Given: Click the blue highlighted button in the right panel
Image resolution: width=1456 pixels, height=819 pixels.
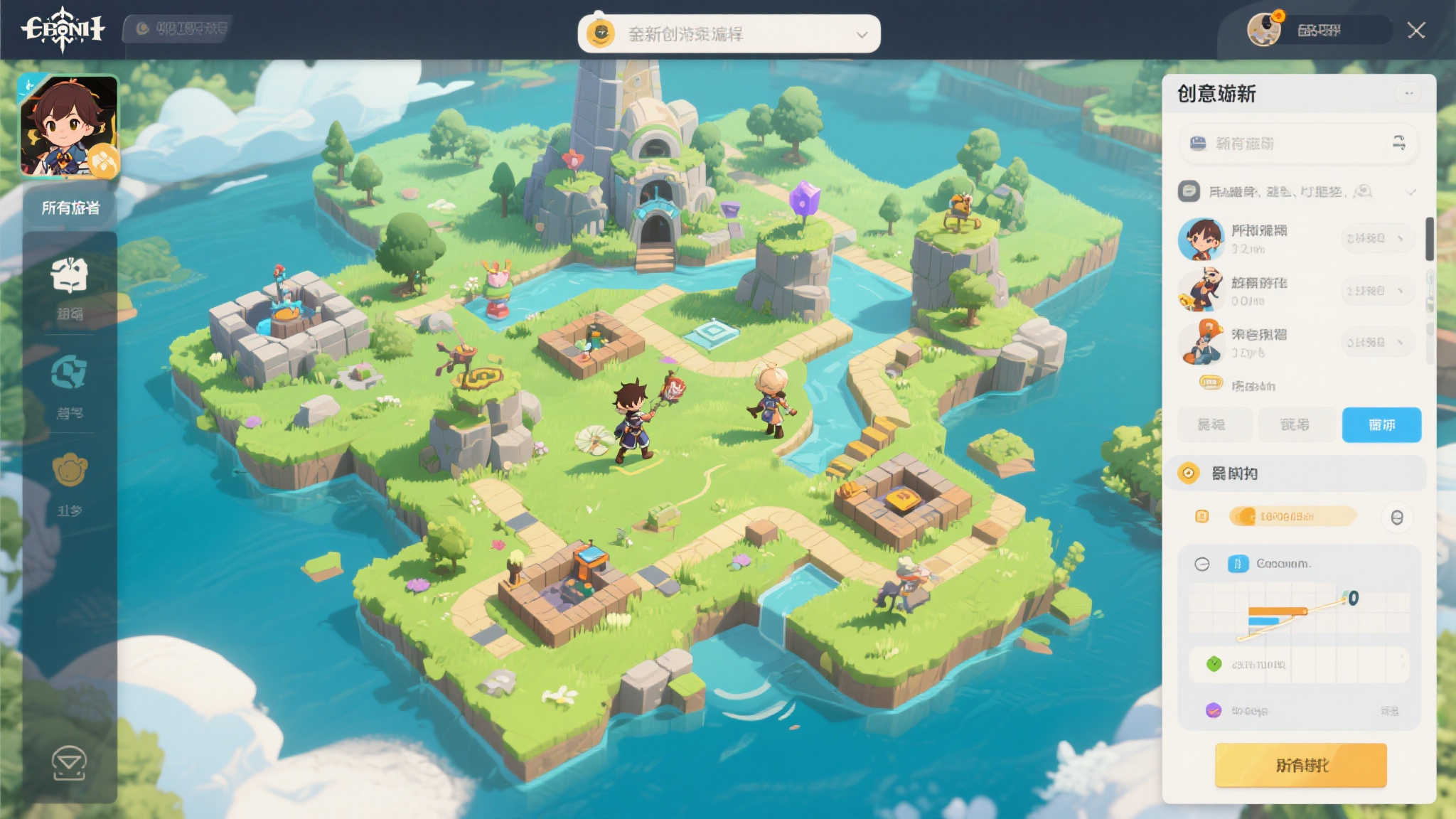Looking at the screenshot, I should pyautogui.click(x=1381, y=424).
